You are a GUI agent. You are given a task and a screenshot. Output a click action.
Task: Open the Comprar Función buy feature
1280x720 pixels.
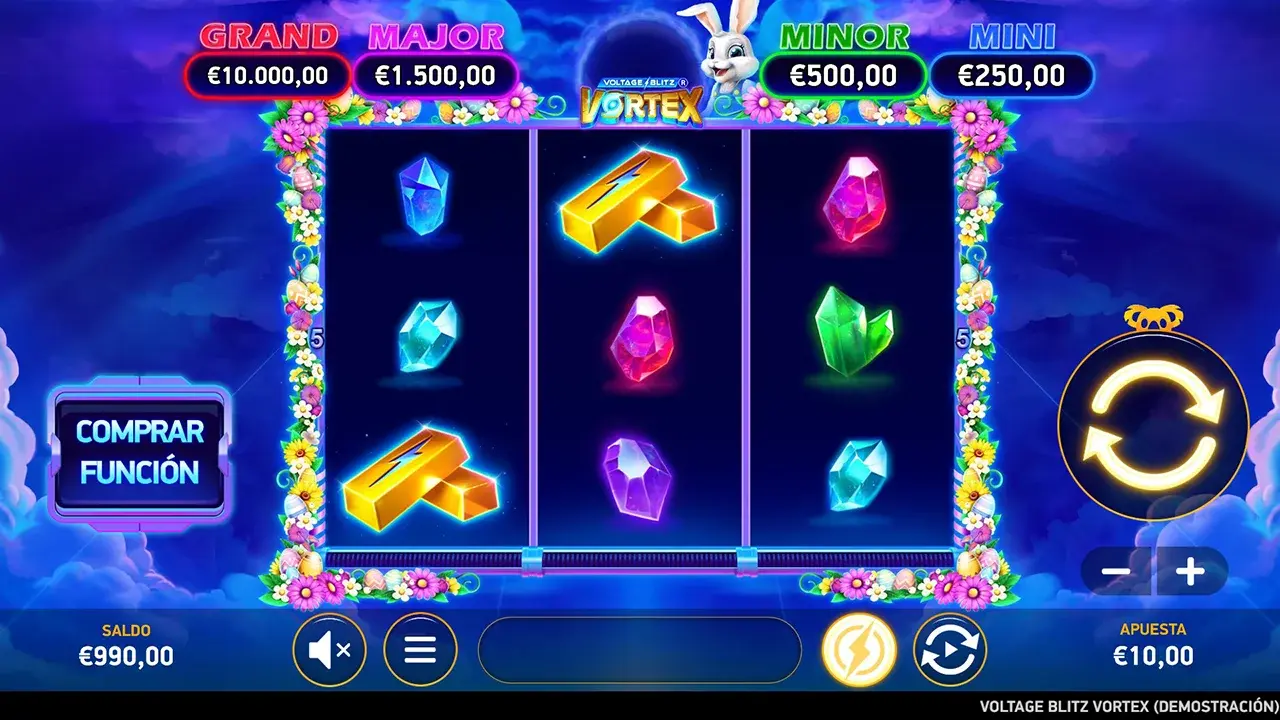140,452
